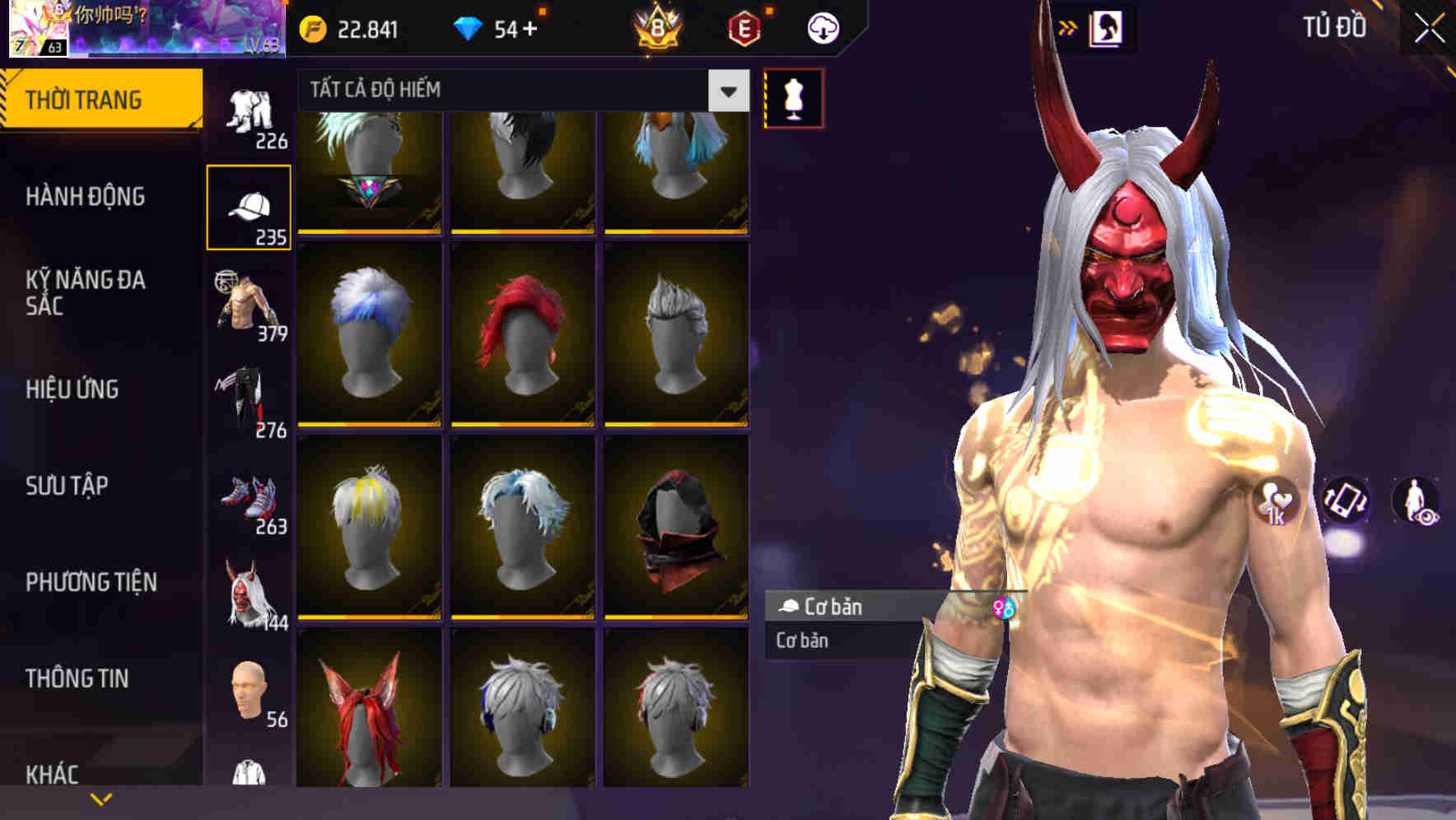
Task: Open the shoes category showing 263 items
Action: coord(248,494)
